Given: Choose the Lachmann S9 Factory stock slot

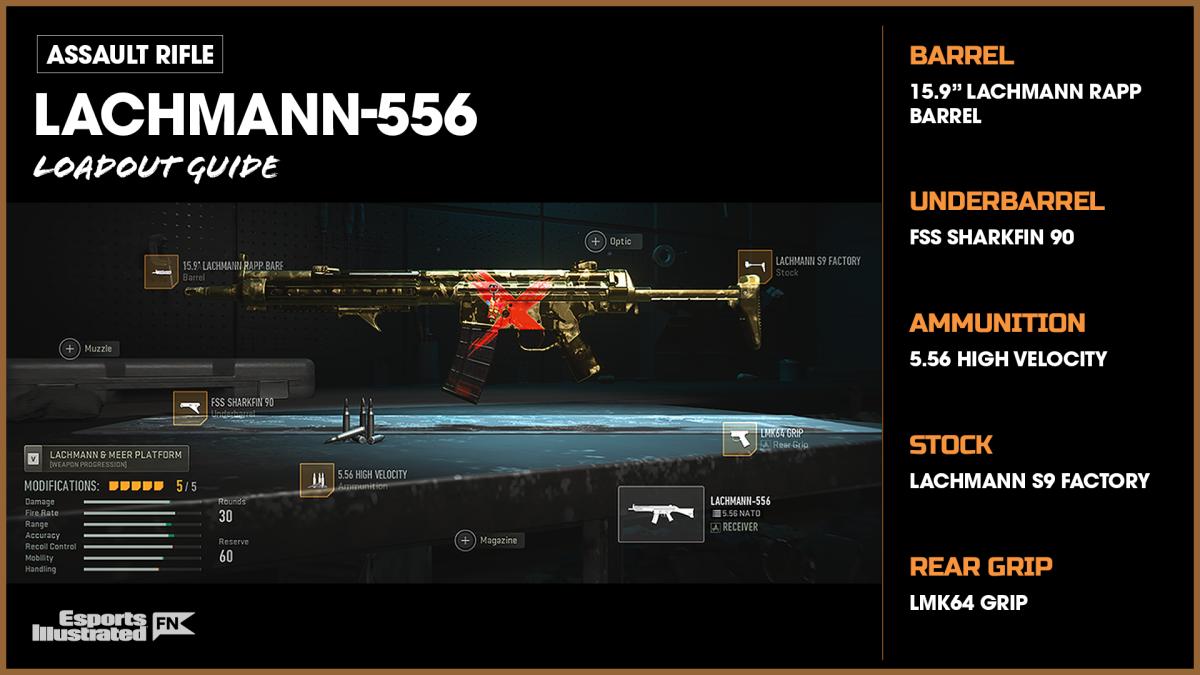Looking at the screenshot, I should coord(755,266).
